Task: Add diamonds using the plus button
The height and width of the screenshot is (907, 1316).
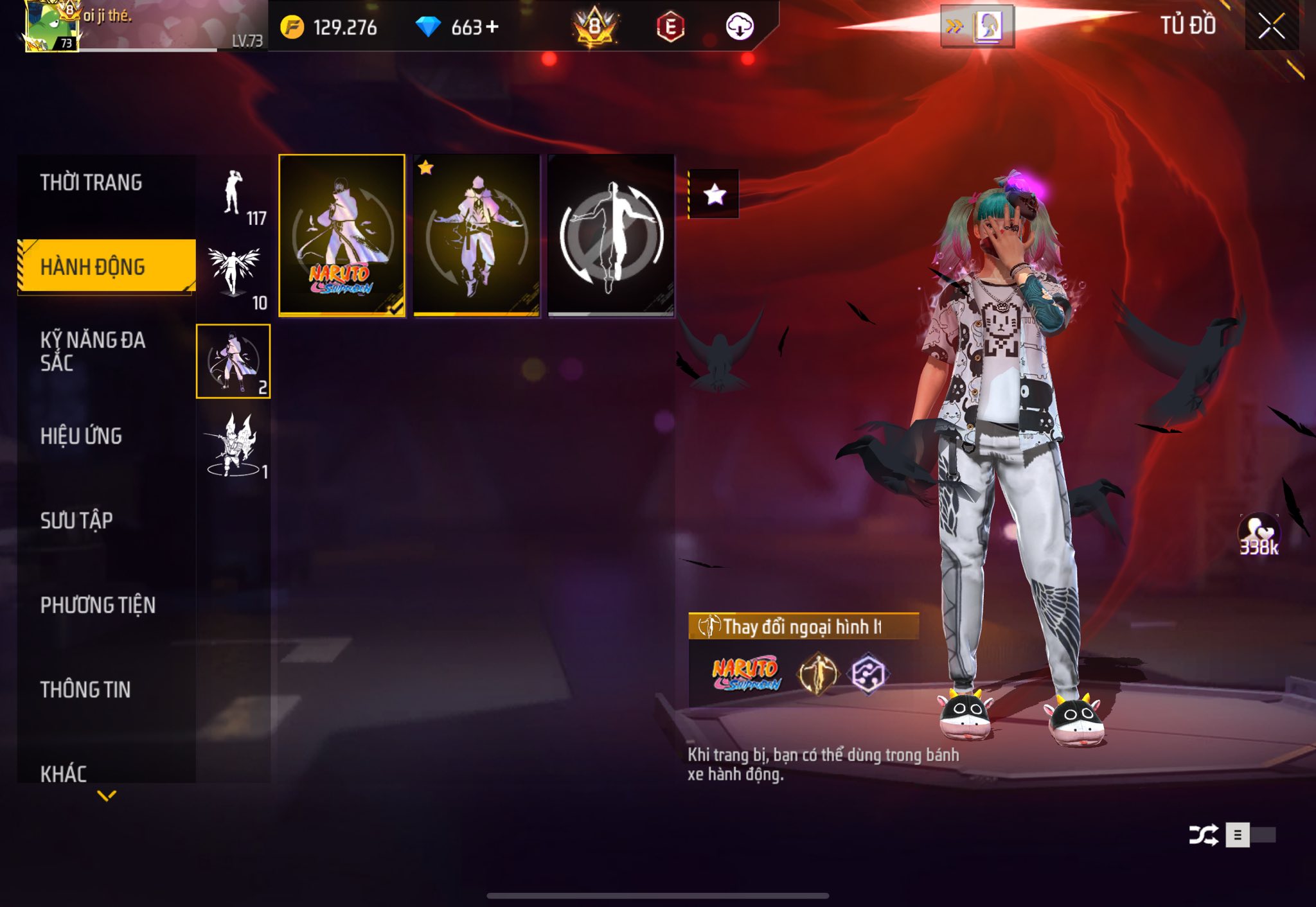Action: point(492,27)
